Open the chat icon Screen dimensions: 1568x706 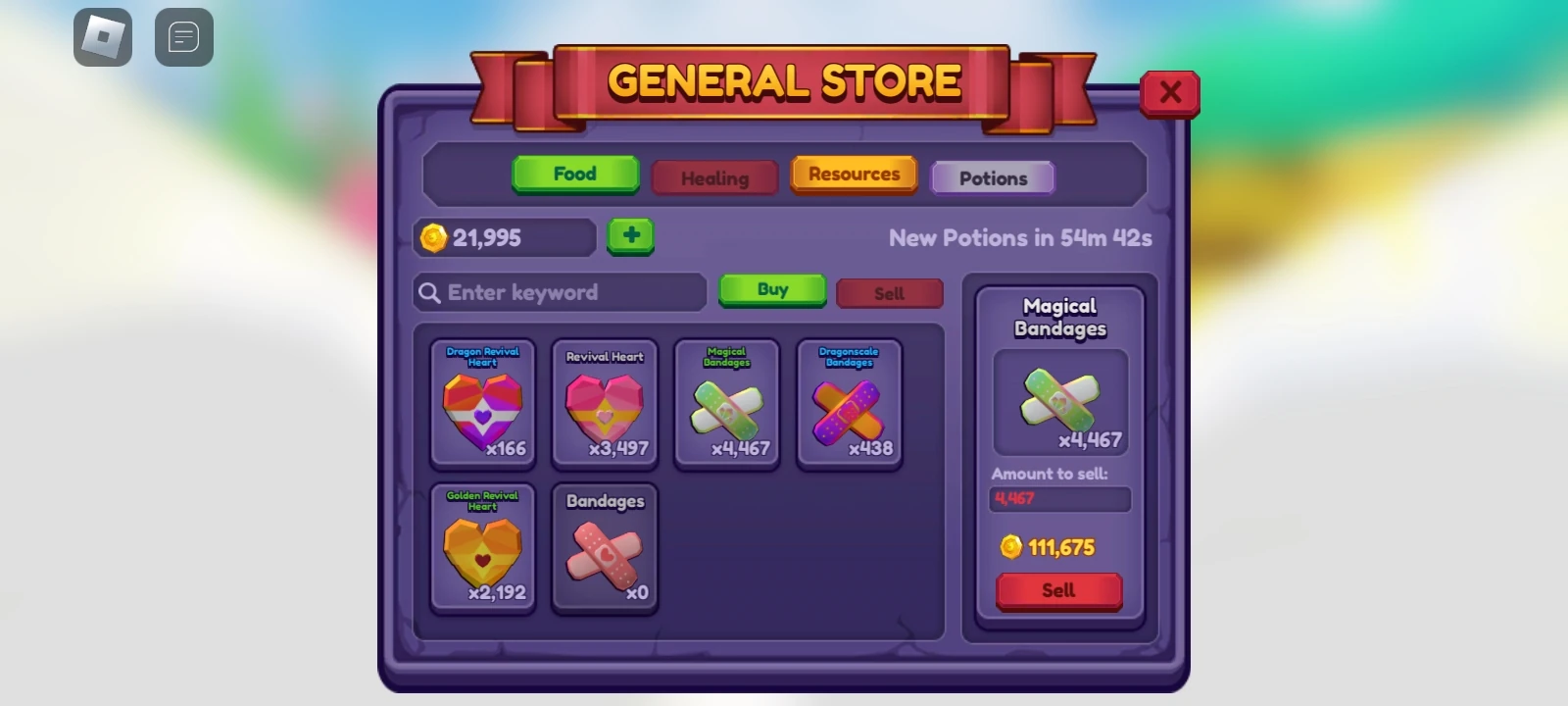pyautogui.click(x=184, y=37)
